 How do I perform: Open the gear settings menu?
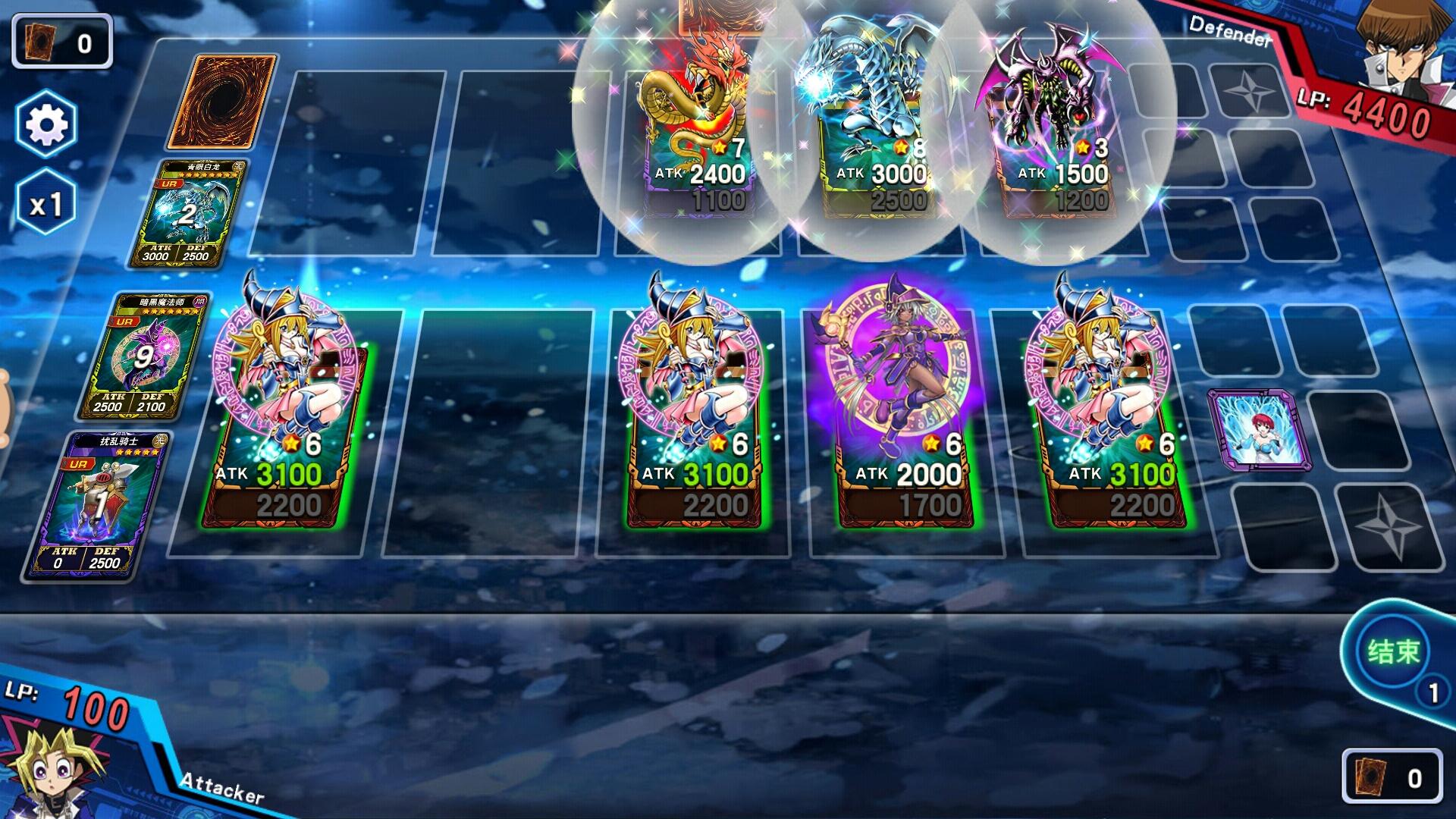[46, 124]
